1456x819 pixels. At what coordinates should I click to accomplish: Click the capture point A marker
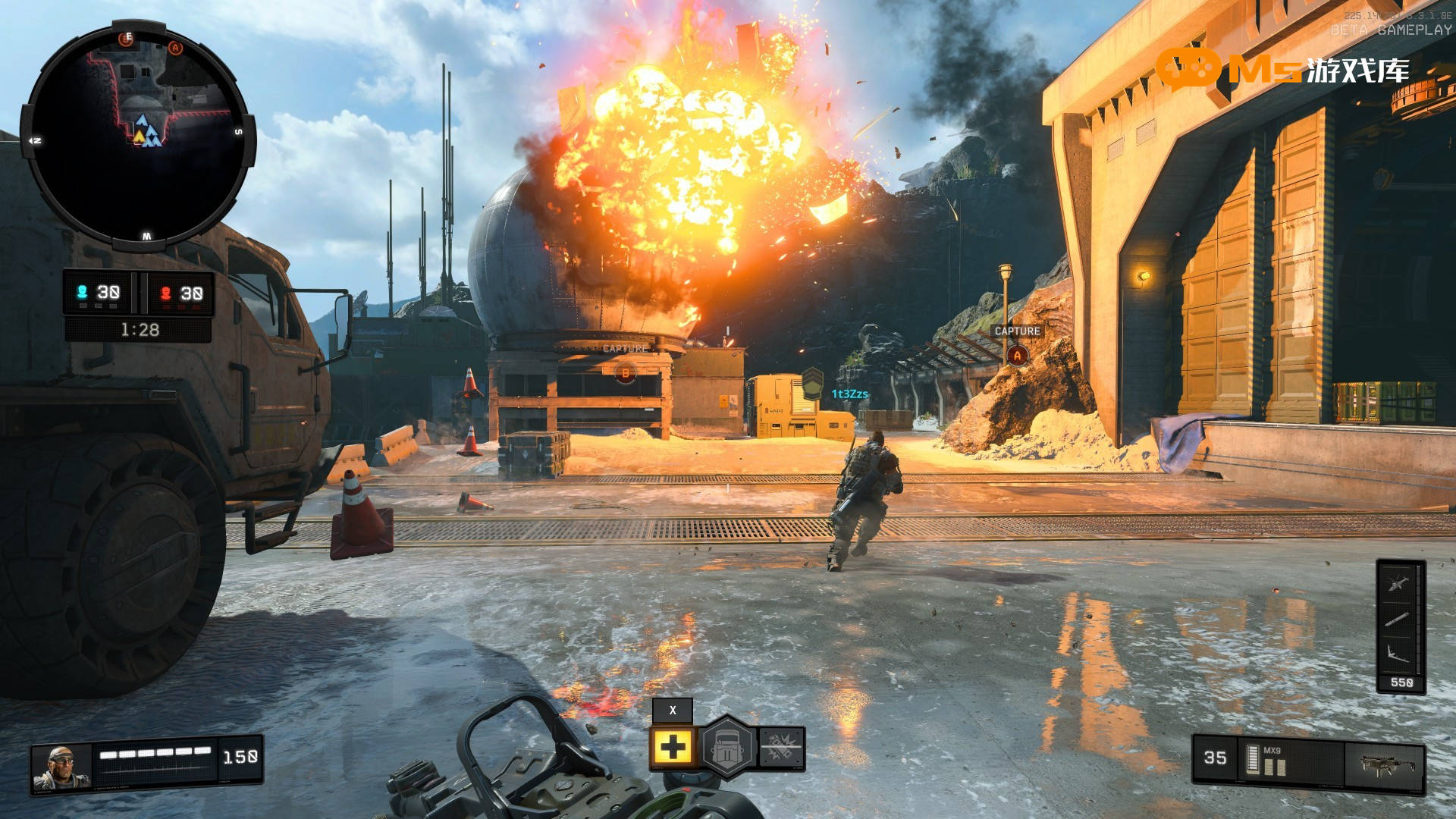click(x=1017, y=355)
